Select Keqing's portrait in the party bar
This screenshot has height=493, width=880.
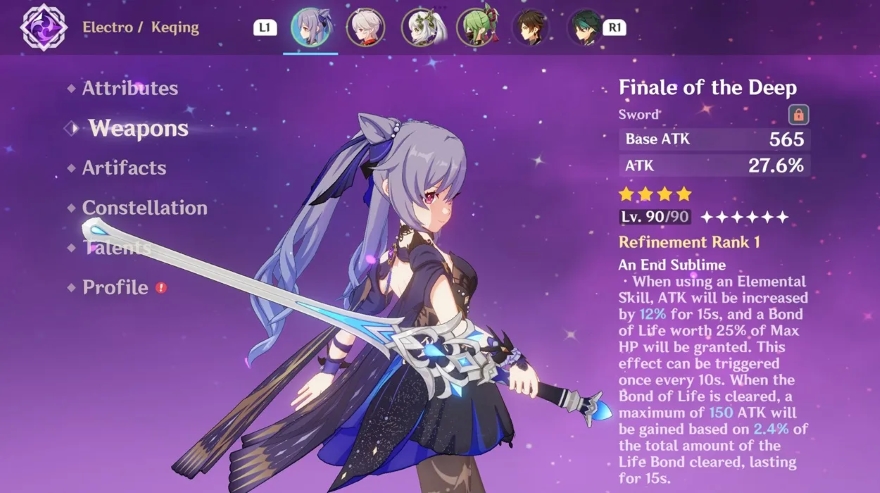[310, 28]
